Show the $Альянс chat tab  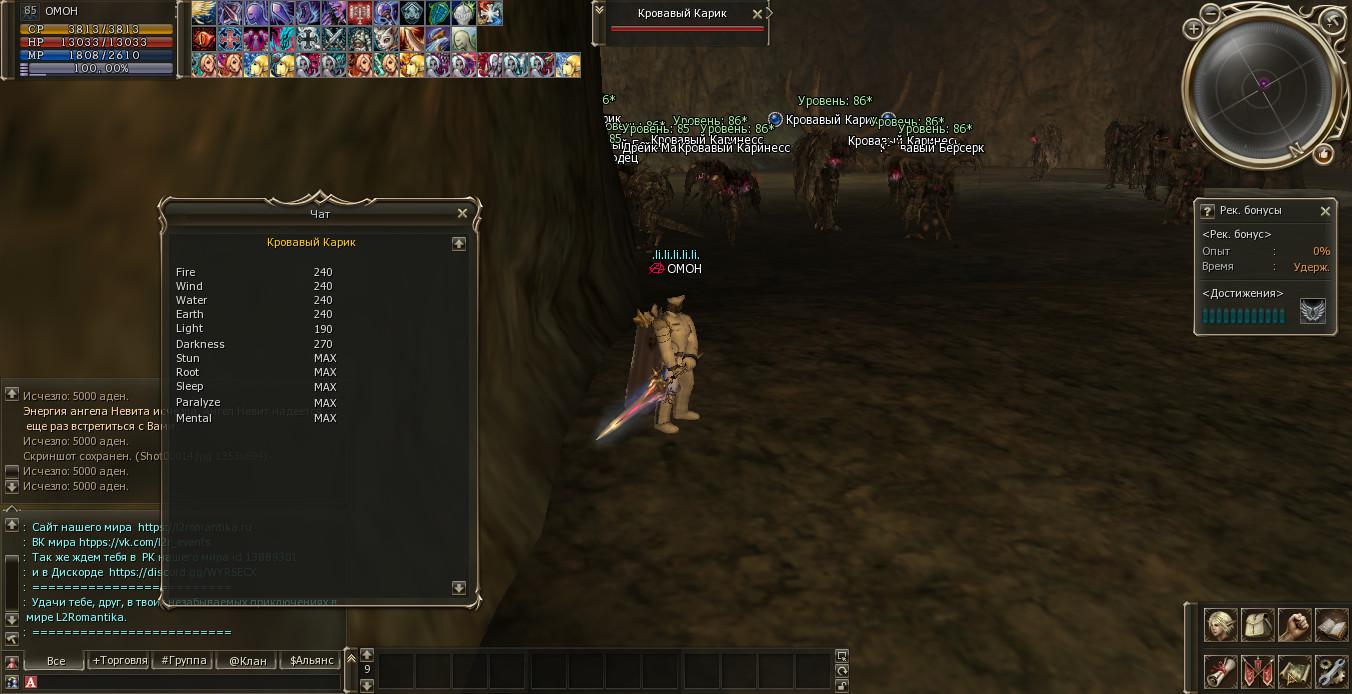coord(311,661)
